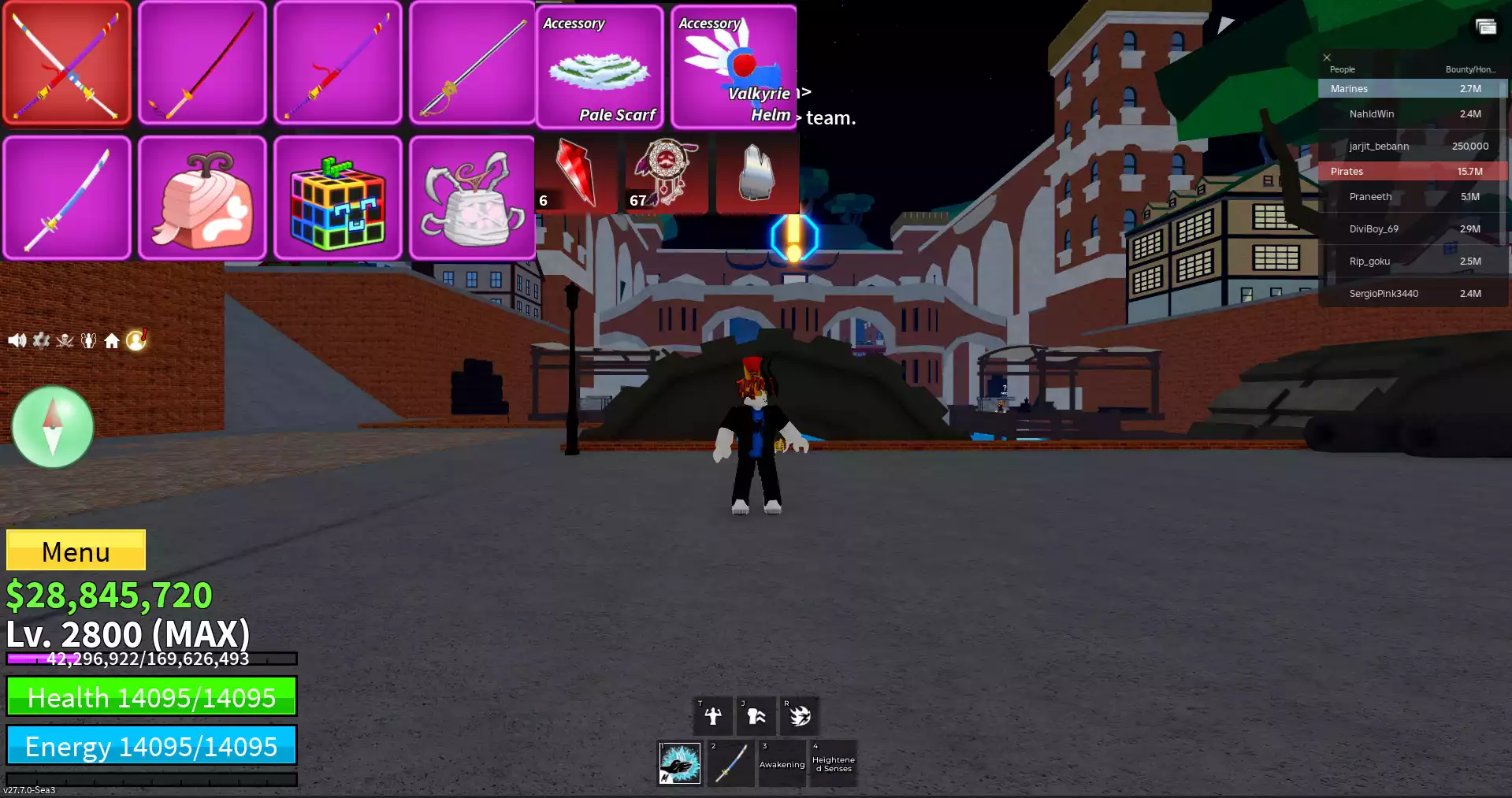The image size is (1512, 798).
Task: Choose the dreamcatcher item with count 67
Action: pos(666,173)
